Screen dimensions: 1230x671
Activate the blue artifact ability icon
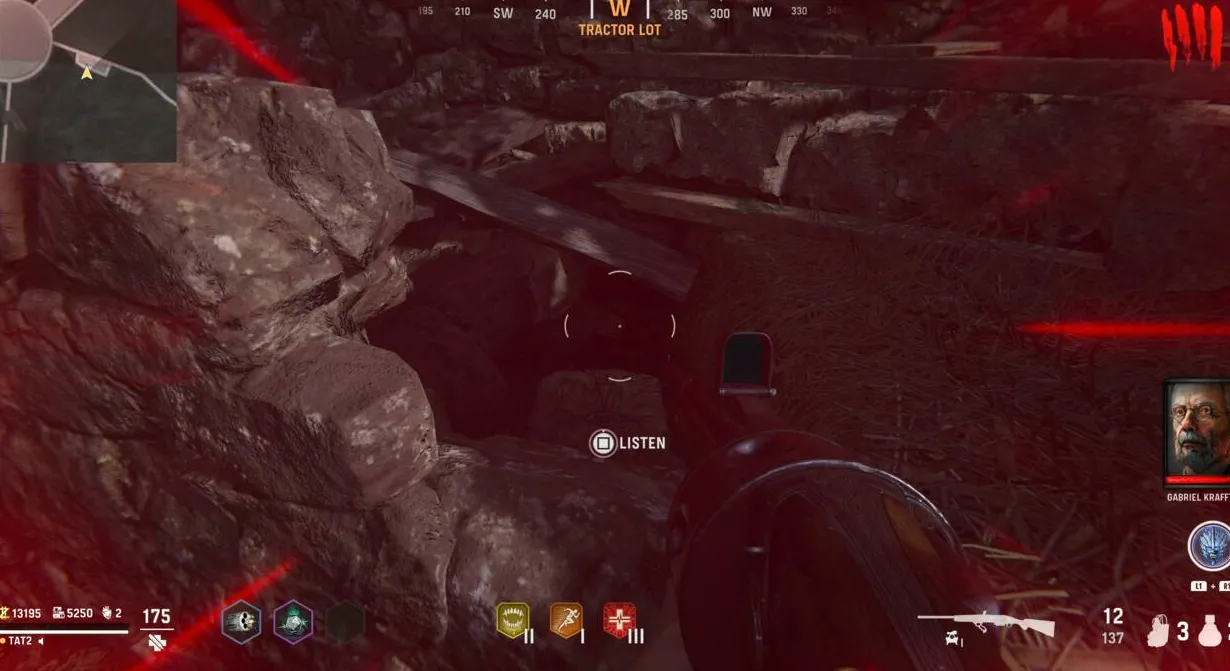(1208, 547)
